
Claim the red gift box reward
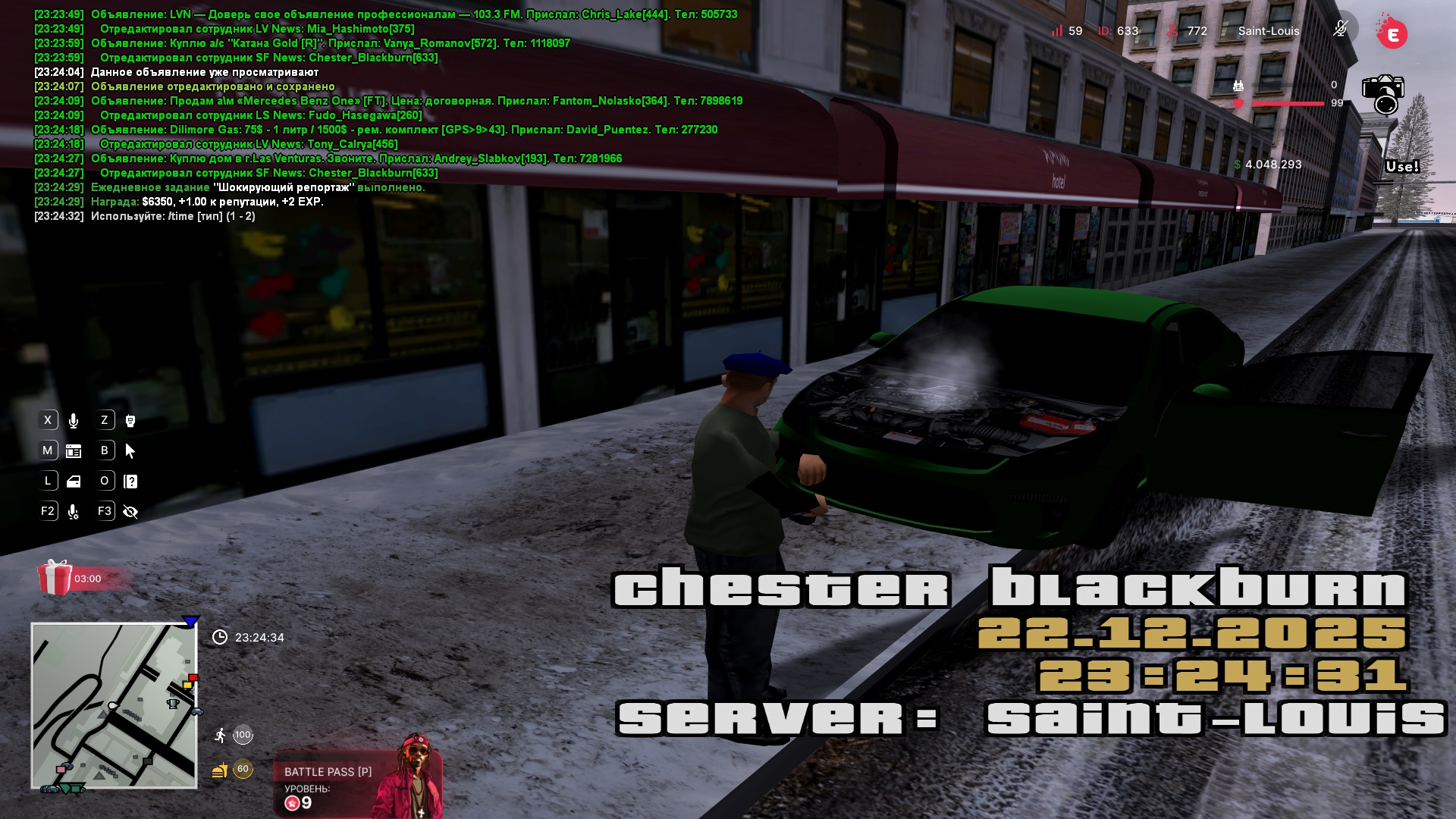click(x=55, y=578)
